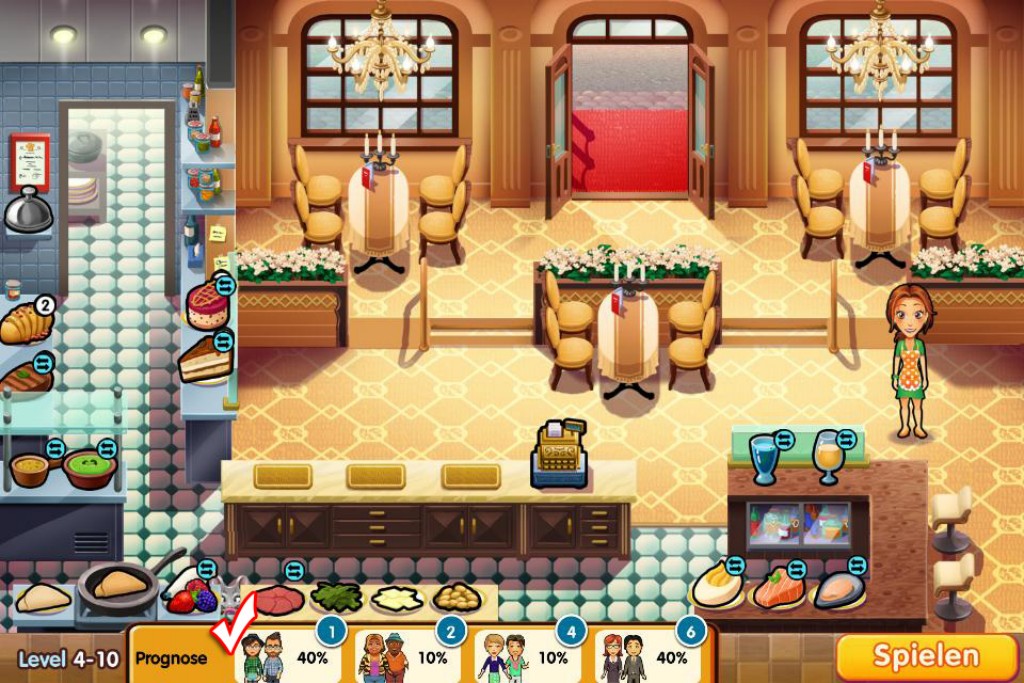
Task: Swap the sliced ham ingredient
Action: (294, 570)
